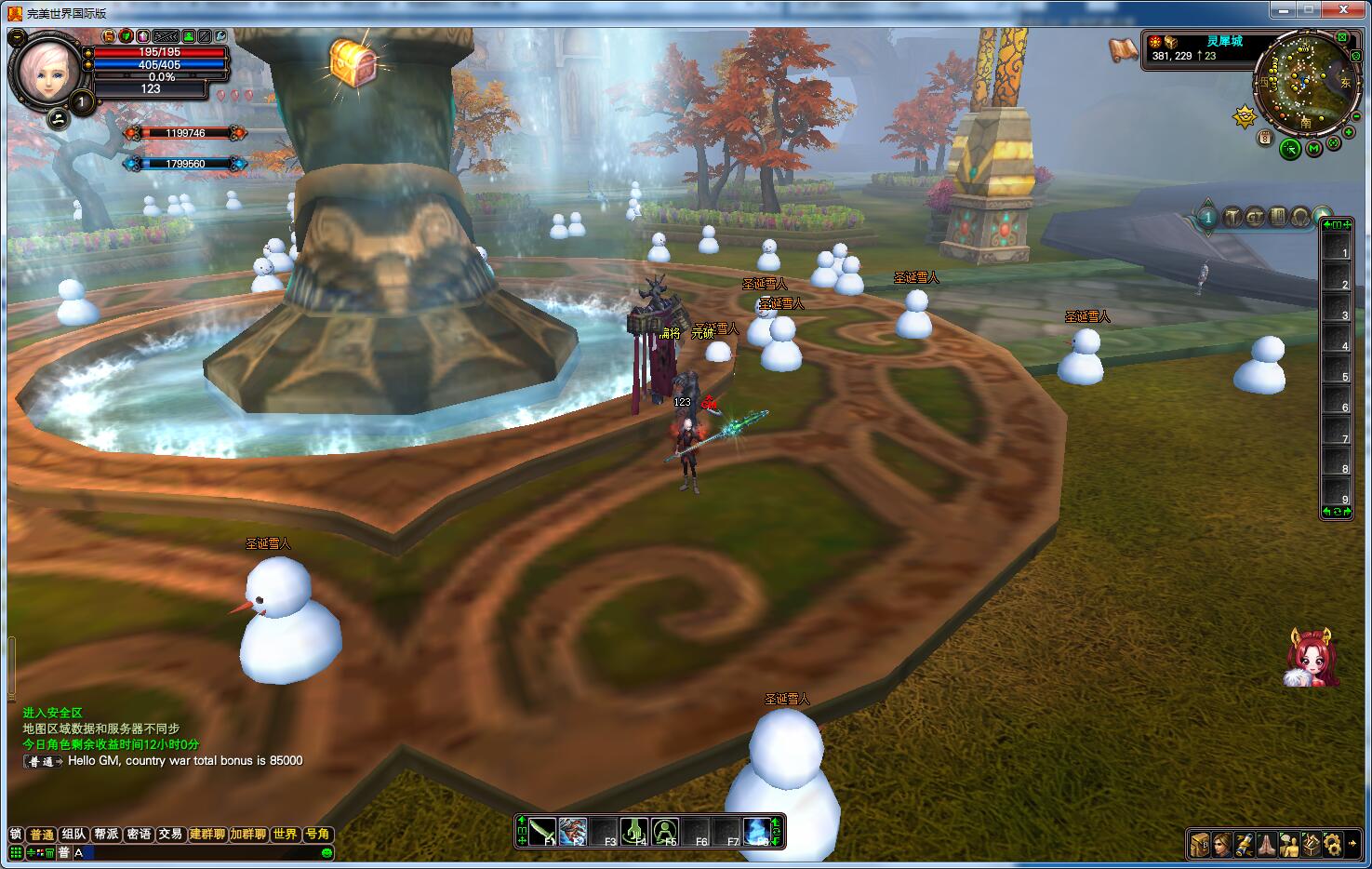Viewport: 1372px width, 869px height.
Task: Click the red-haired girl mascot icon
Action: pyautogui.click(x=1312, y=658)
